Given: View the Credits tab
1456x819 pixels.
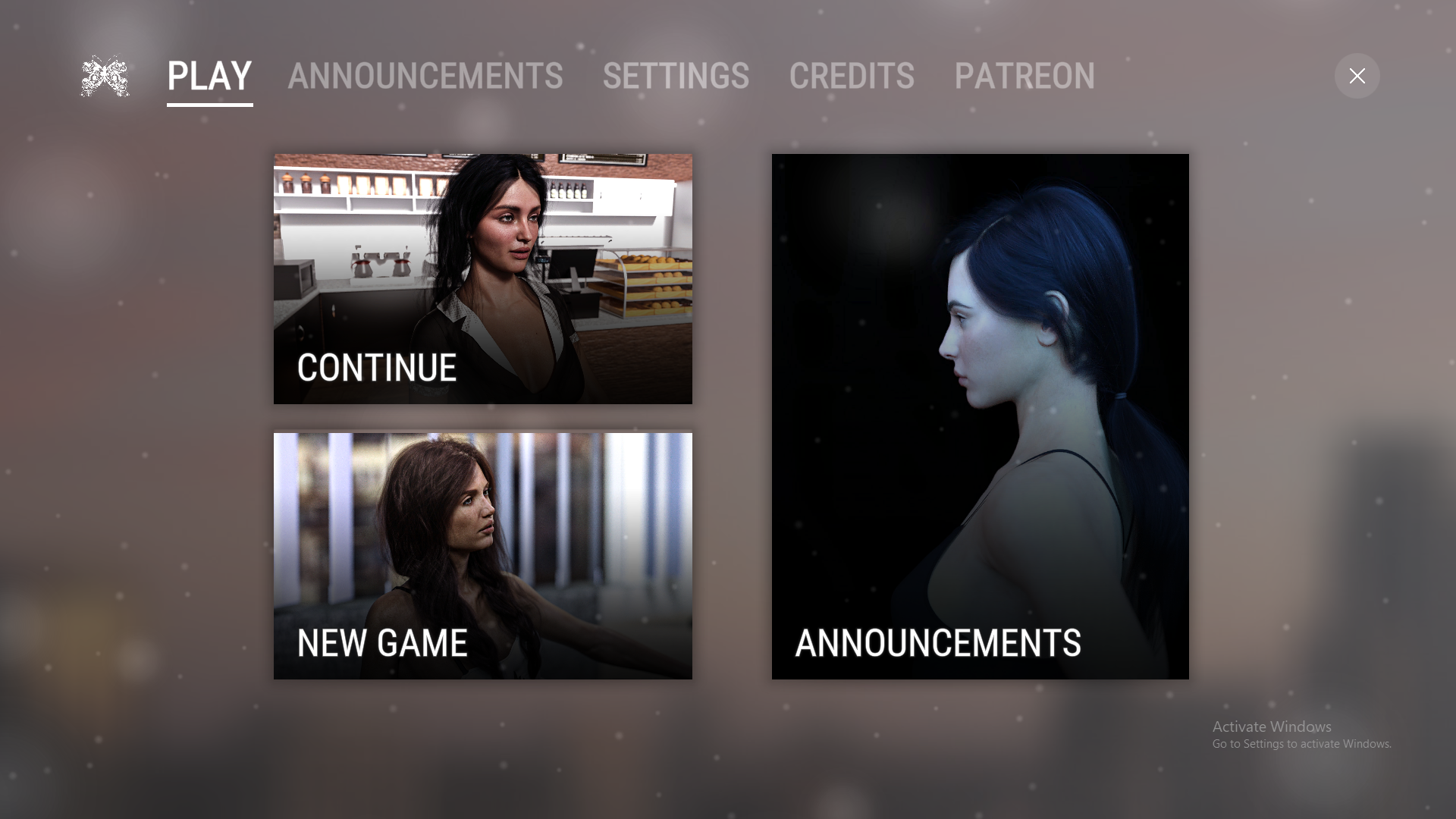Looking at the screenshot, I should click(852, 77).
